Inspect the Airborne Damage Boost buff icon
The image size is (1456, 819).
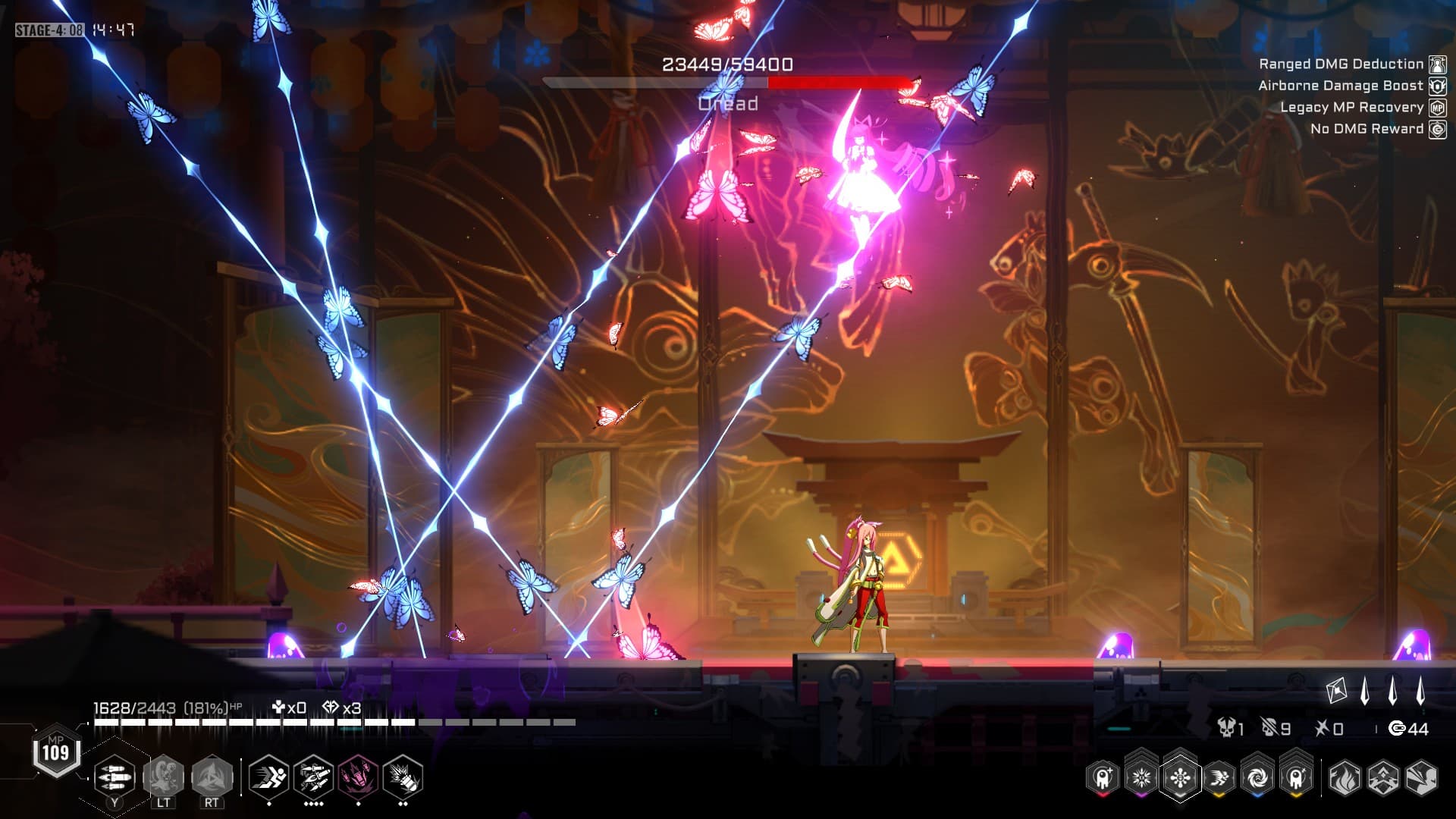[x=1437, y=86]
